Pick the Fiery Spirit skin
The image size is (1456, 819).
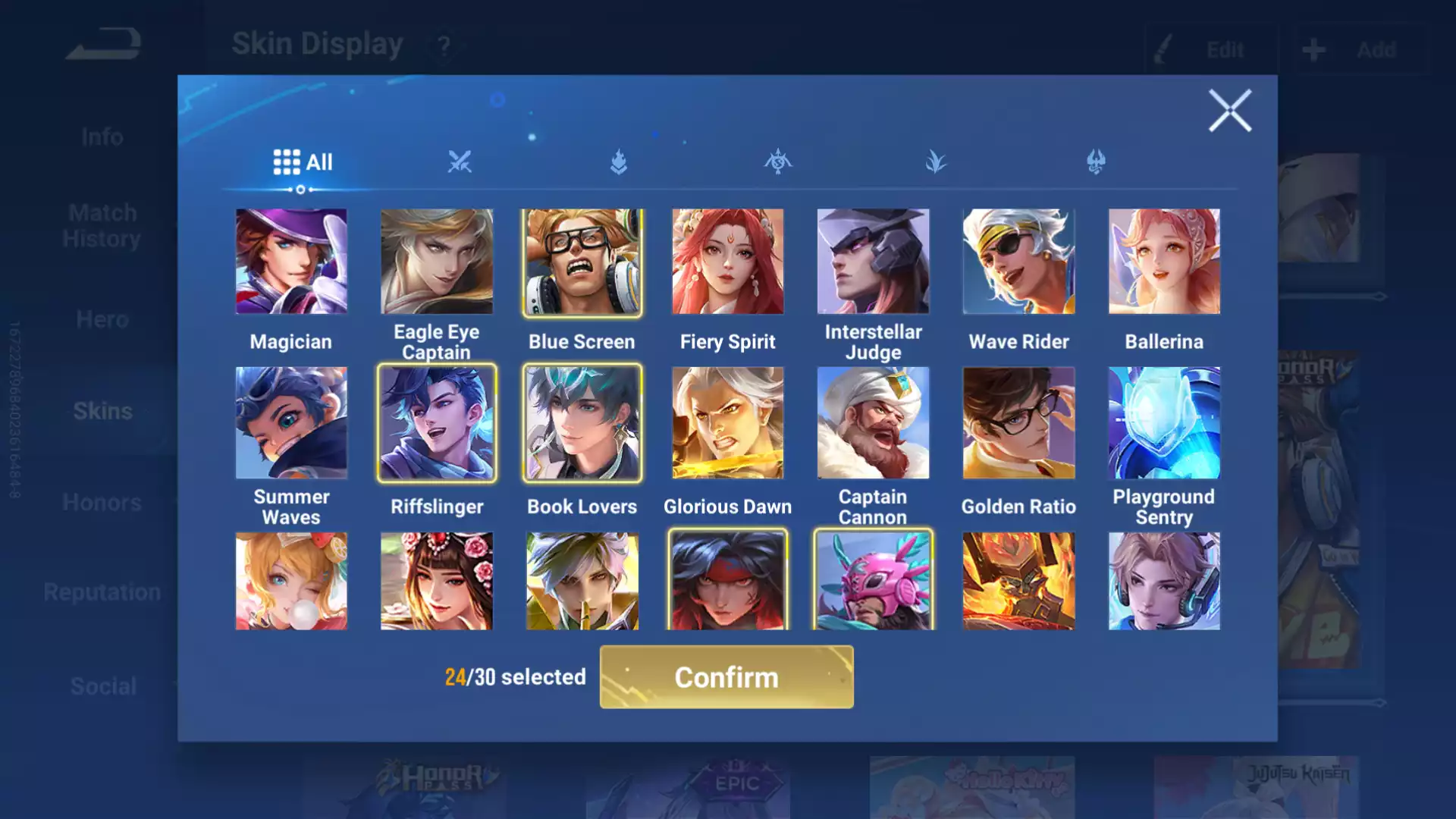(727, 262)
